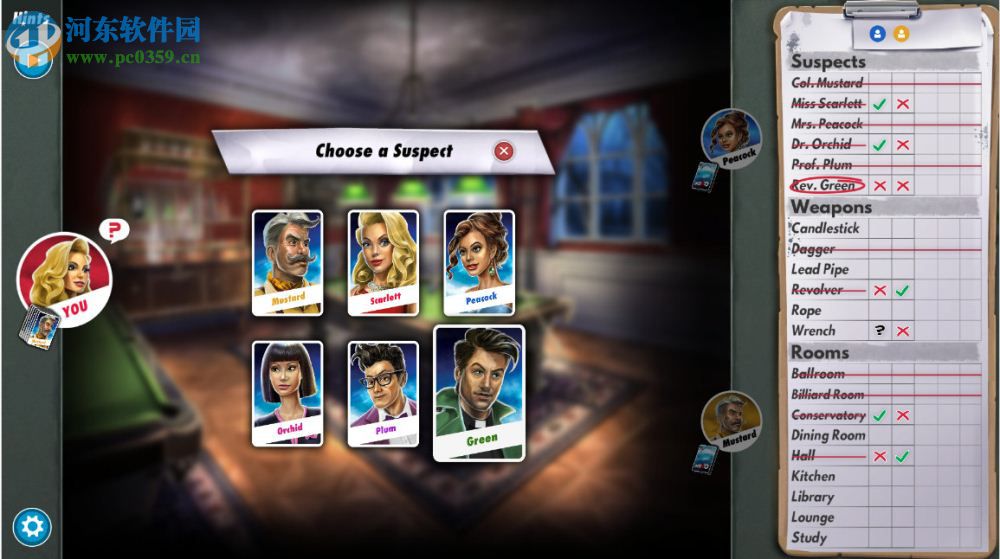Select the Scarlett suspect card
The height and width of the screenshot is (559, 1000).
pyautogui.click(x=383, y=262)
